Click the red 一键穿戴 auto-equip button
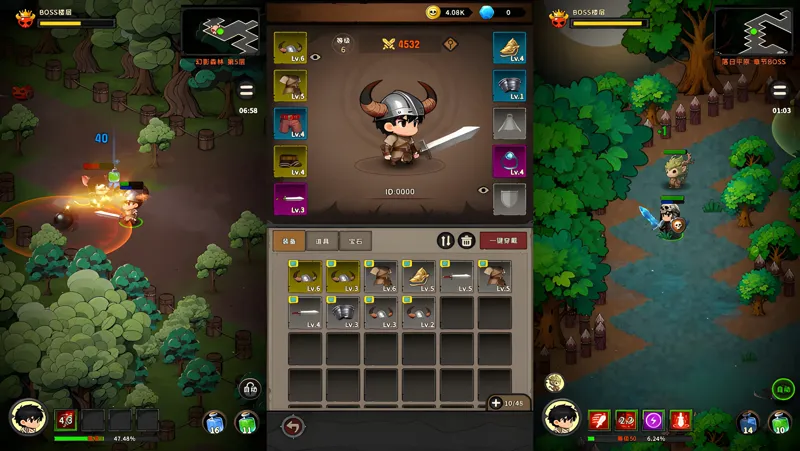Viewport: 800px width, 451px height. click(503, 240)
